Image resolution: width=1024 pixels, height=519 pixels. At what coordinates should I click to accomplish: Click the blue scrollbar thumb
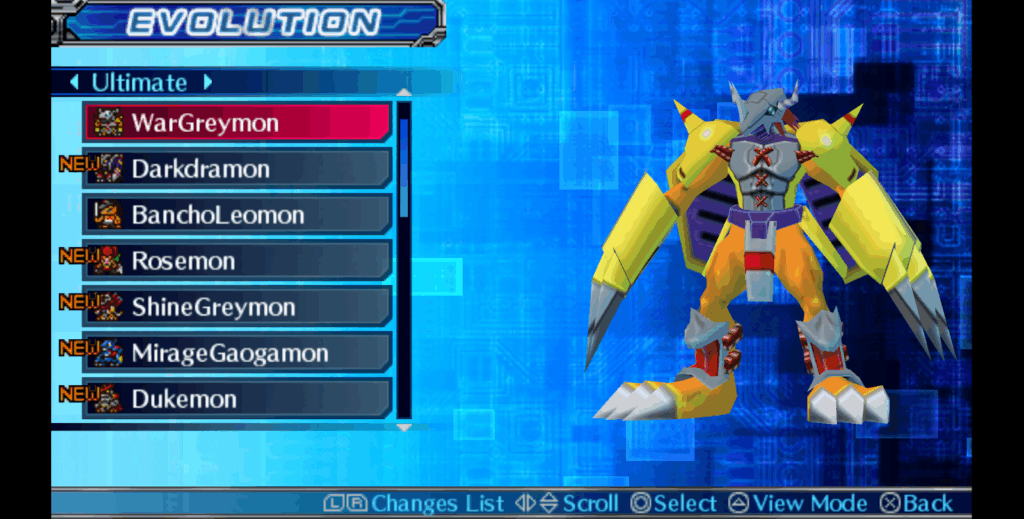[404, 165]
